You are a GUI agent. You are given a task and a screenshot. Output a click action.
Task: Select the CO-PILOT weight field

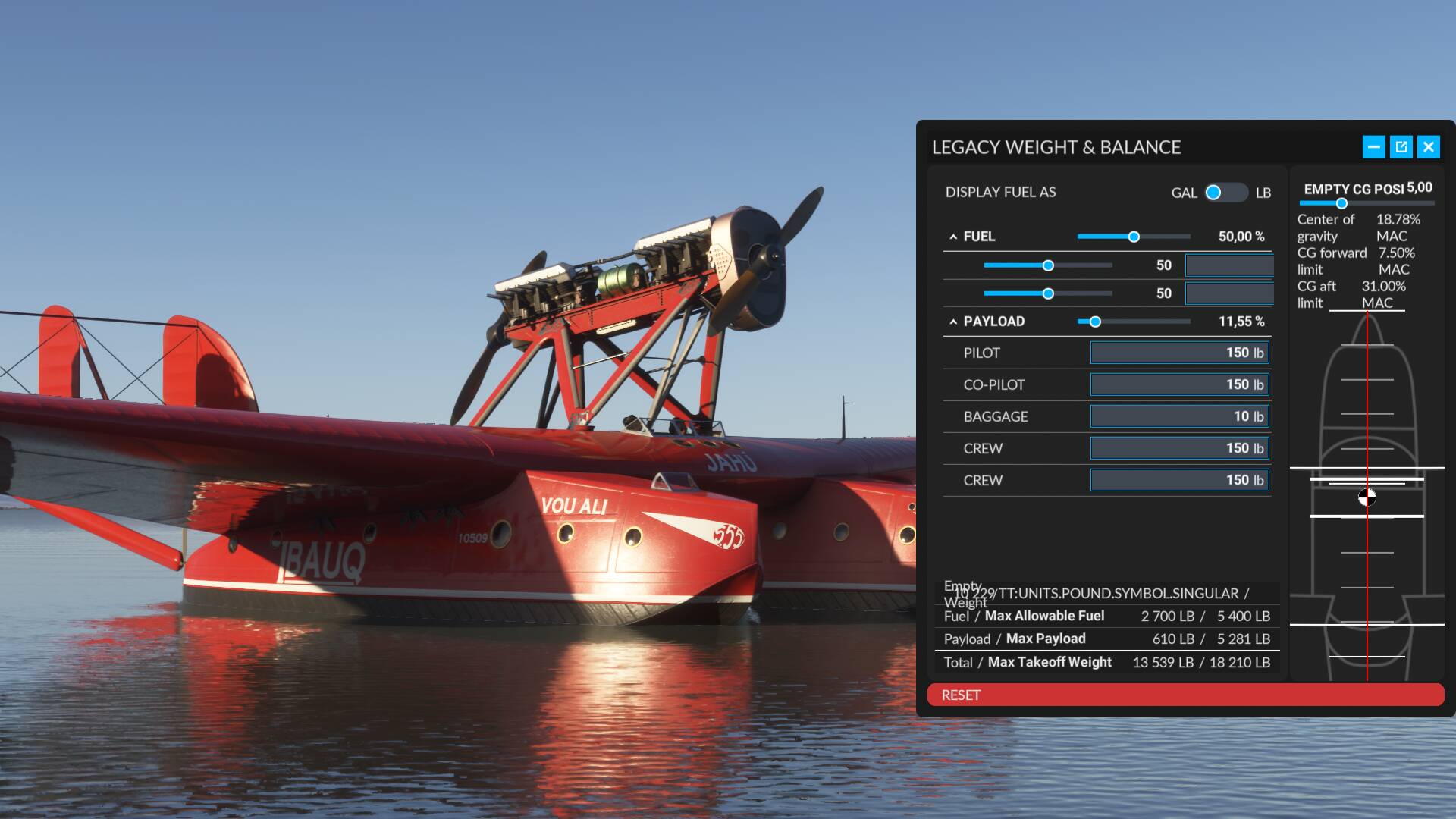(x=1179, y=384)
